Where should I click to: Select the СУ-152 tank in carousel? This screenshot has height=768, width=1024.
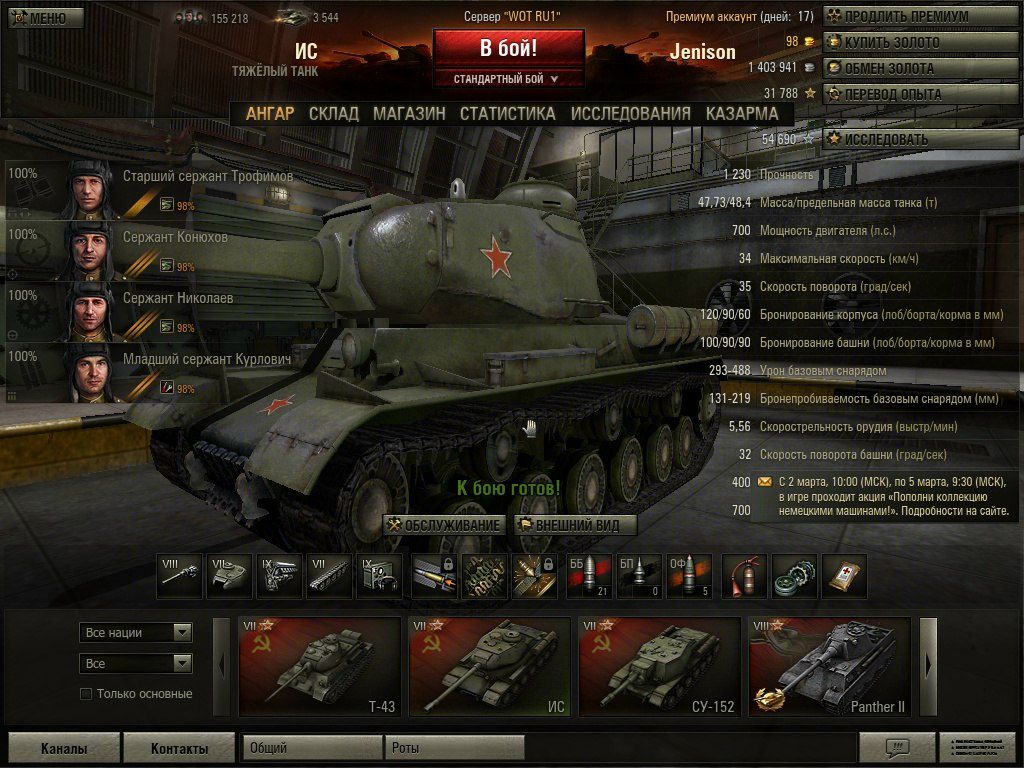click(x=660, y=667)
